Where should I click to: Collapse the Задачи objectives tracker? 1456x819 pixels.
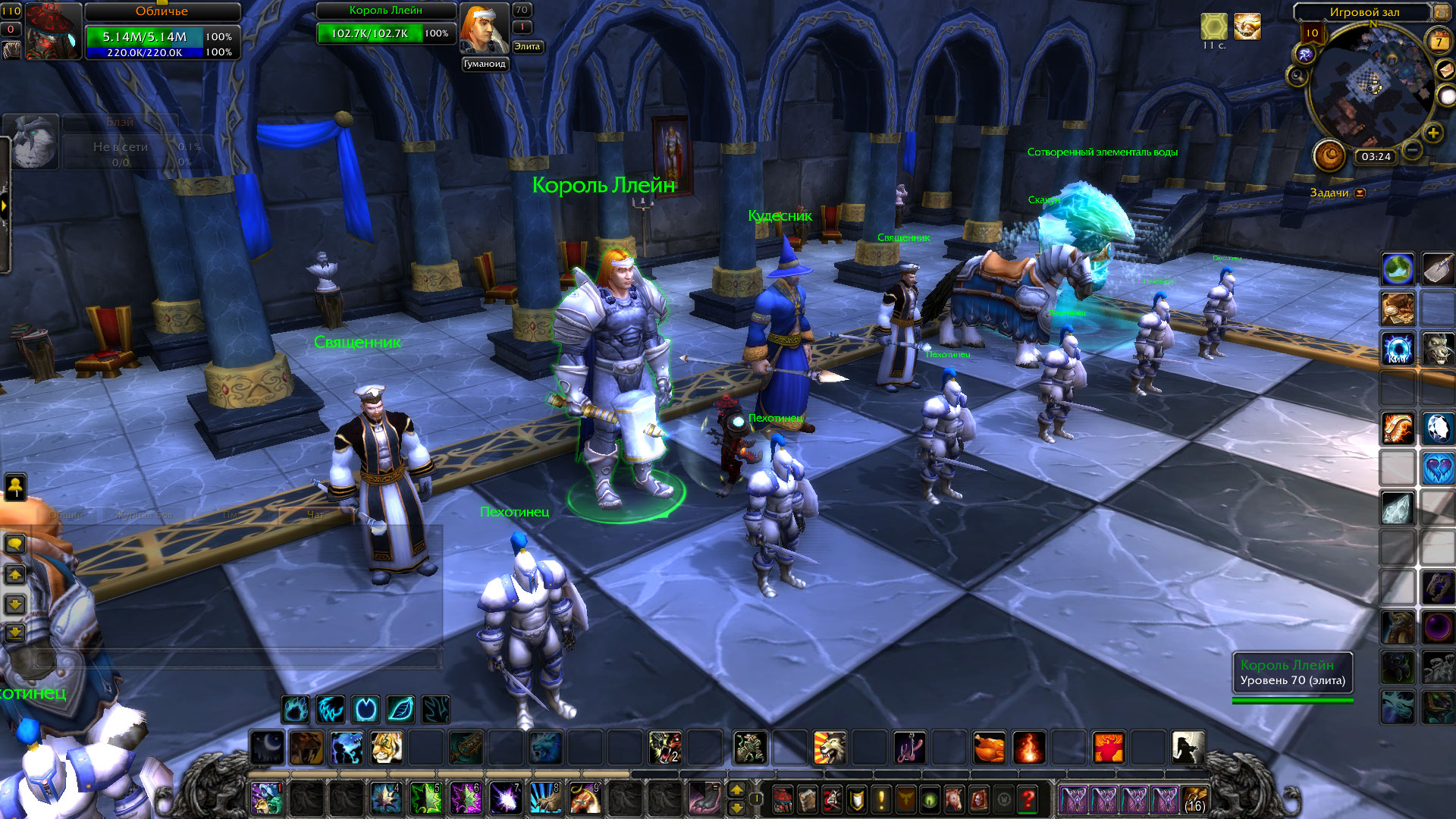click(x=1360, y=193)
